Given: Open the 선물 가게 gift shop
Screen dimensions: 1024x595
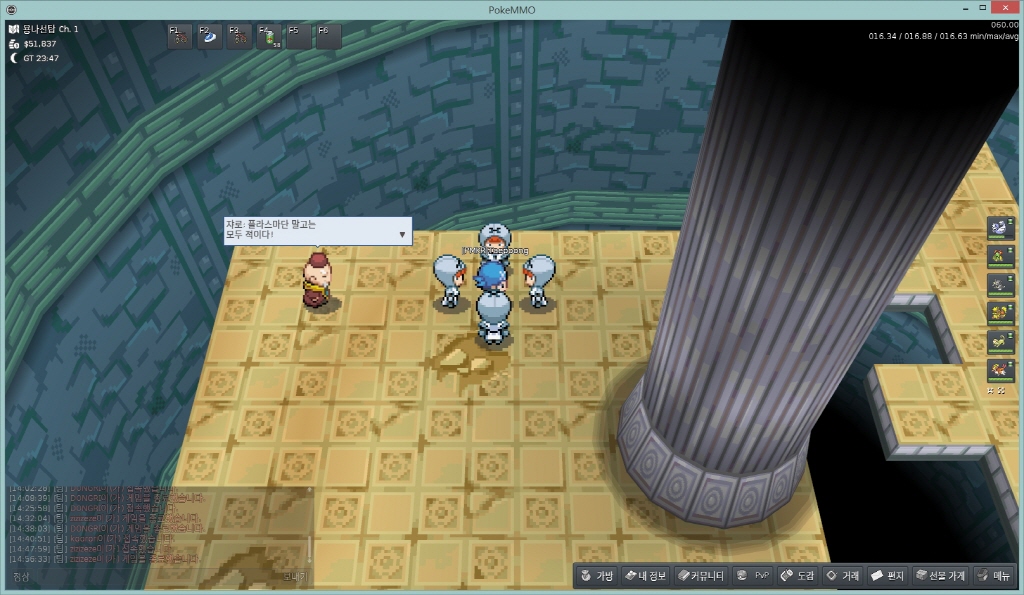Looking at the screenshot, I should click(937, 576).
